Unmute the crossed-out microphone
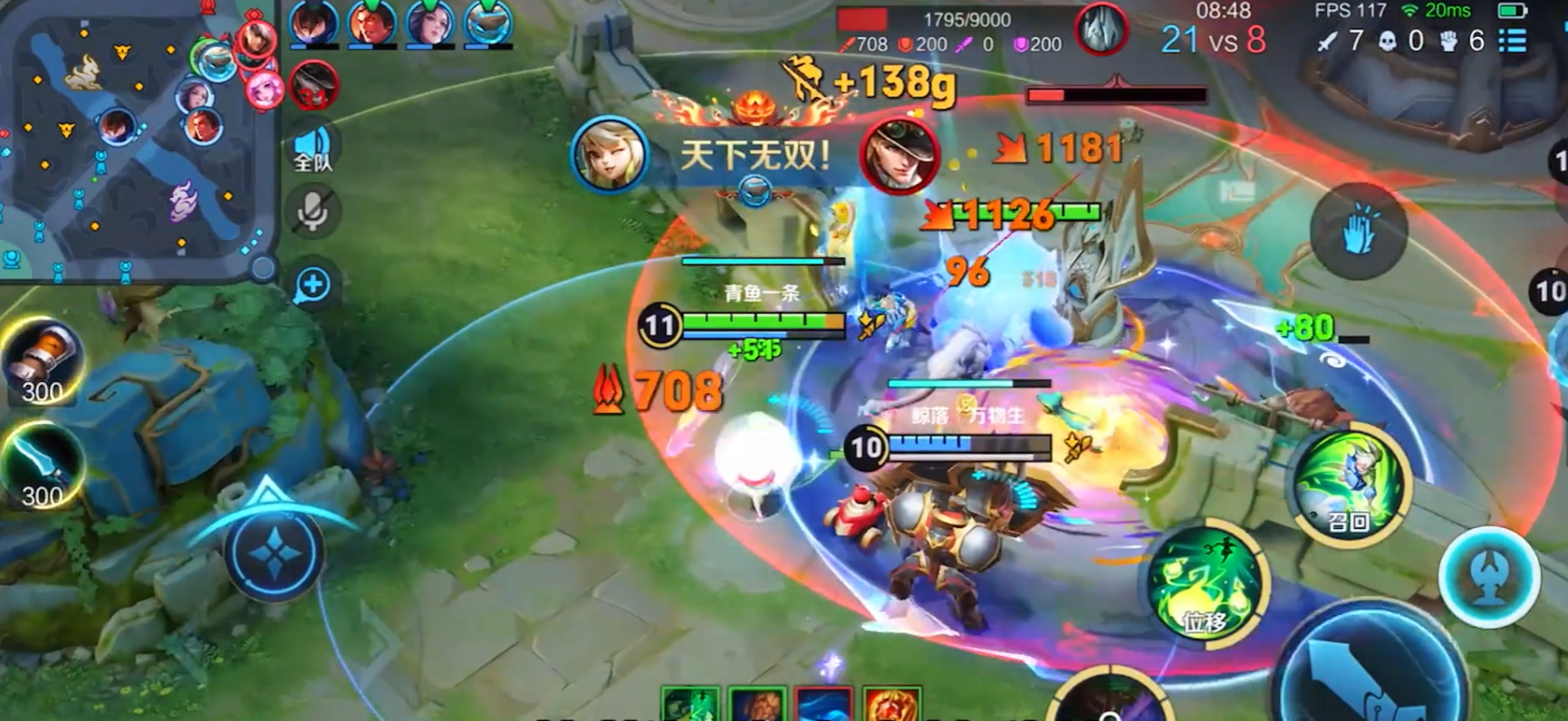This screenshot has height=721, width=1568. 313,211
